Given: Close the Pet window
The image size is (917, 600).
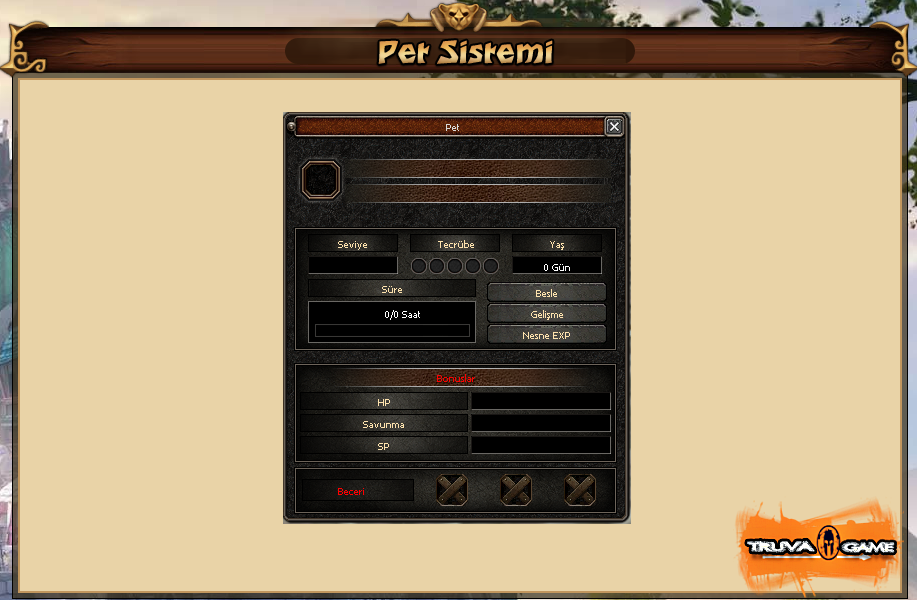Looking at the screenshot, I should click(614, 127).
